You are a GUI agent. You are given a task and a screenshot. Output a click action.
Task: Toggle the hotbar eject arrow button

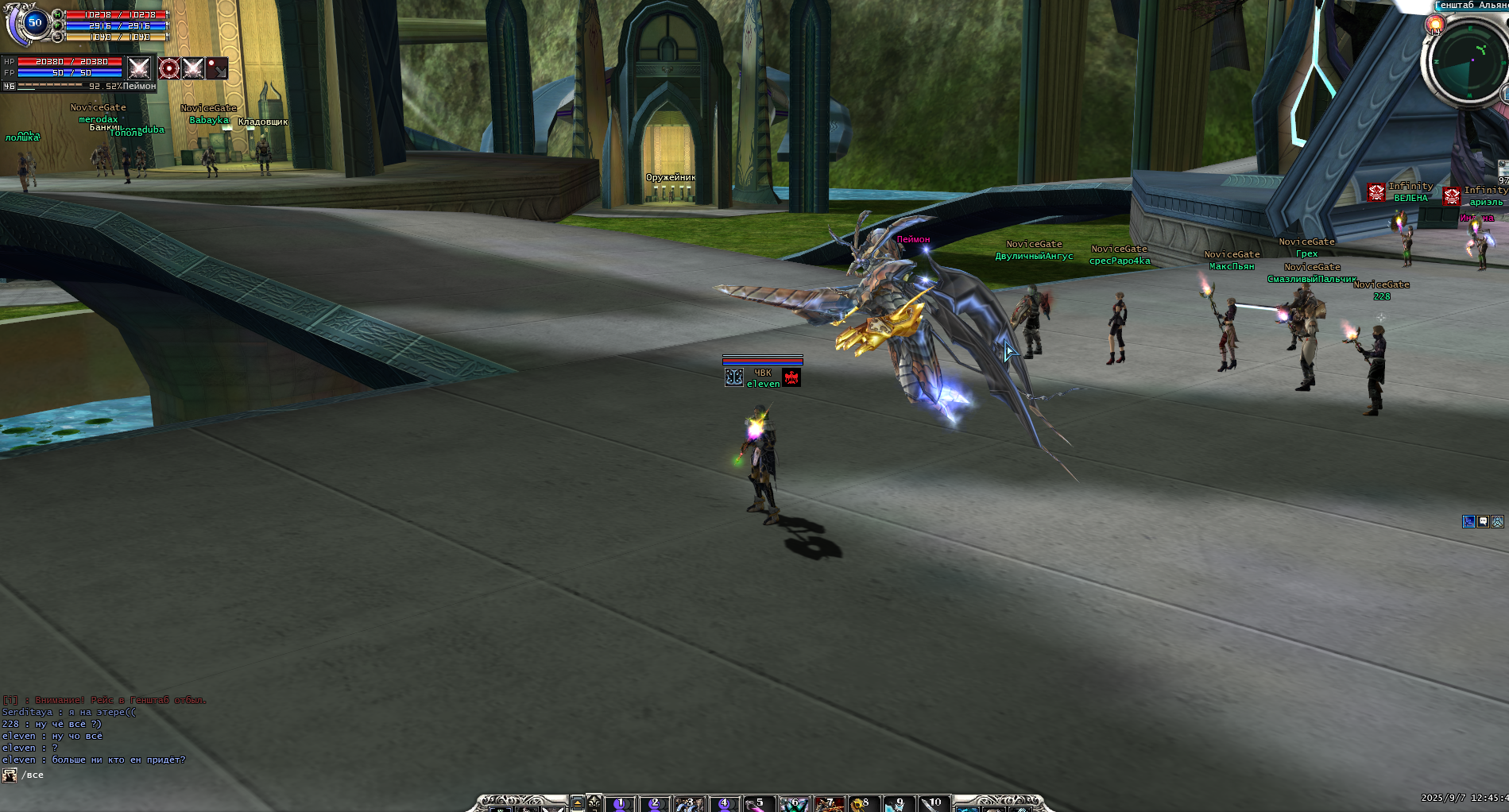578,803
